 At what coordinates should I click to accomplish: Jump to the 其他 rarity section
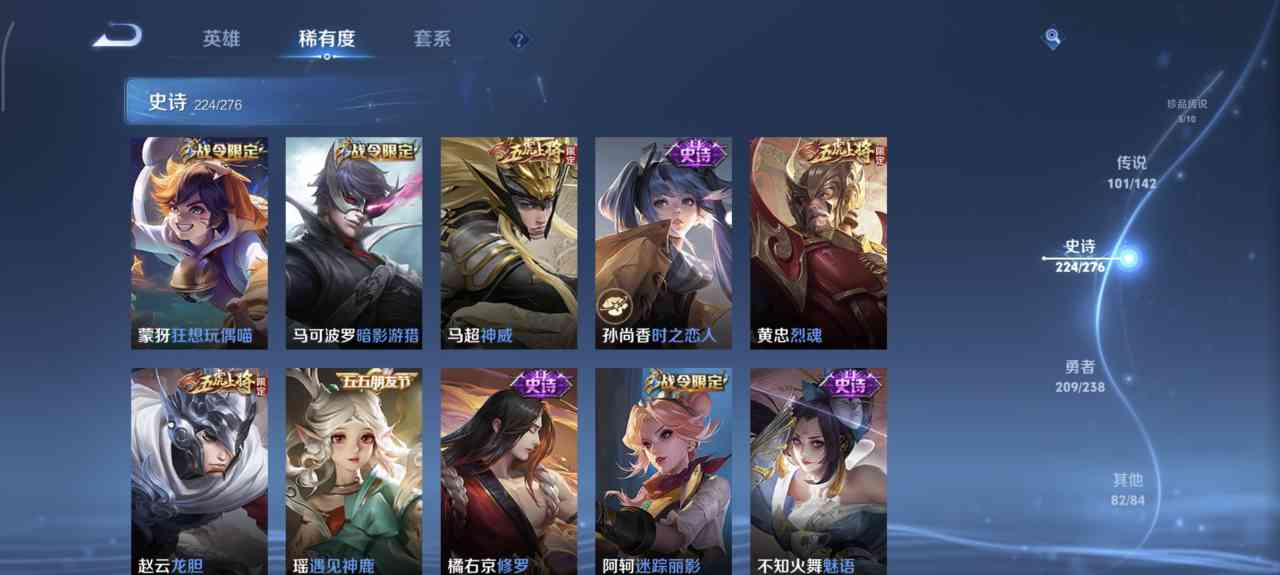click(1128, 489)
